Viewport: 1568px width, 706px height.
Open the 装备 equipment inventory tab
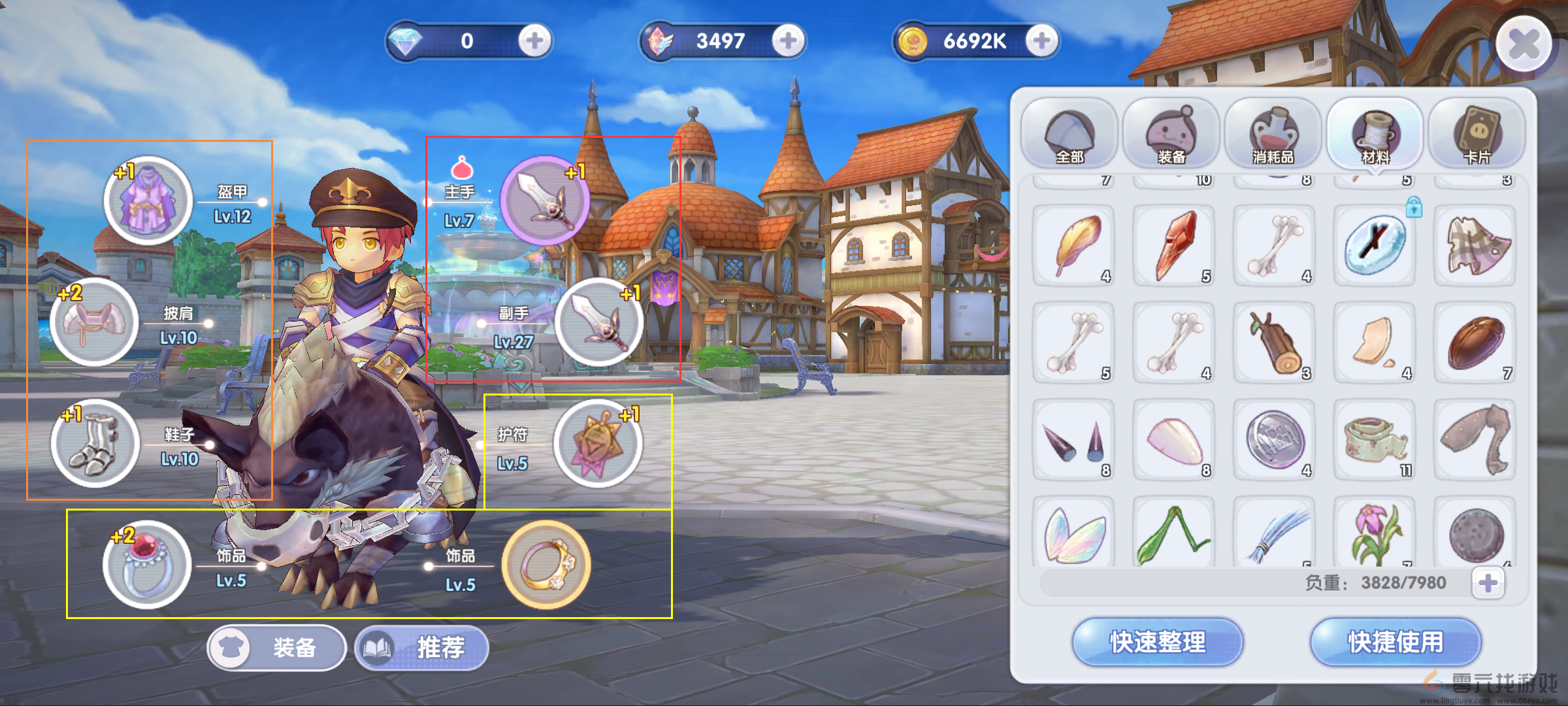click(1171, 134)
